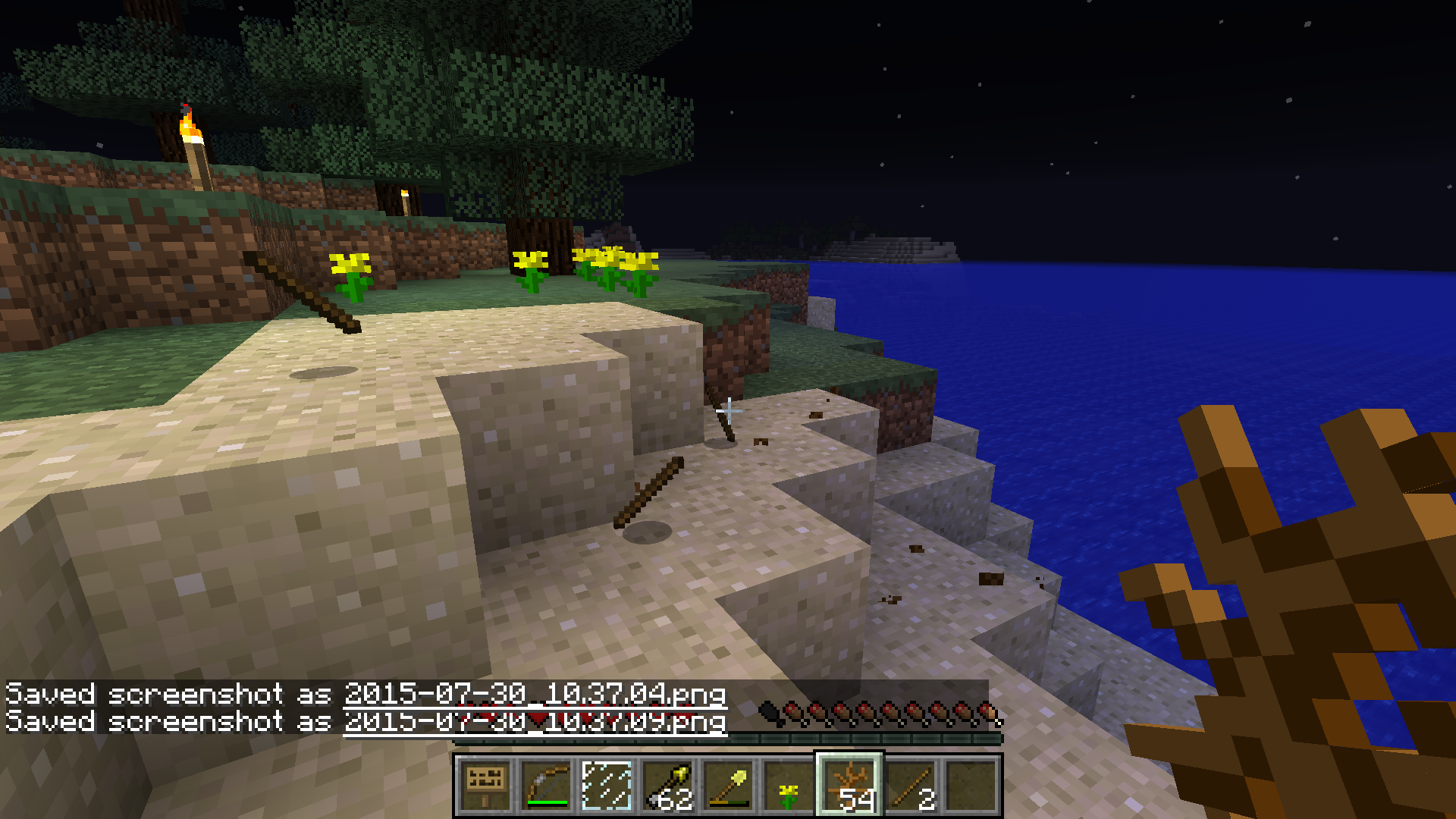Image resolution: width=1456 pixels, height=819 pixels.
Task: Choose the stack of 62 arrows
Action: (667, 786)
